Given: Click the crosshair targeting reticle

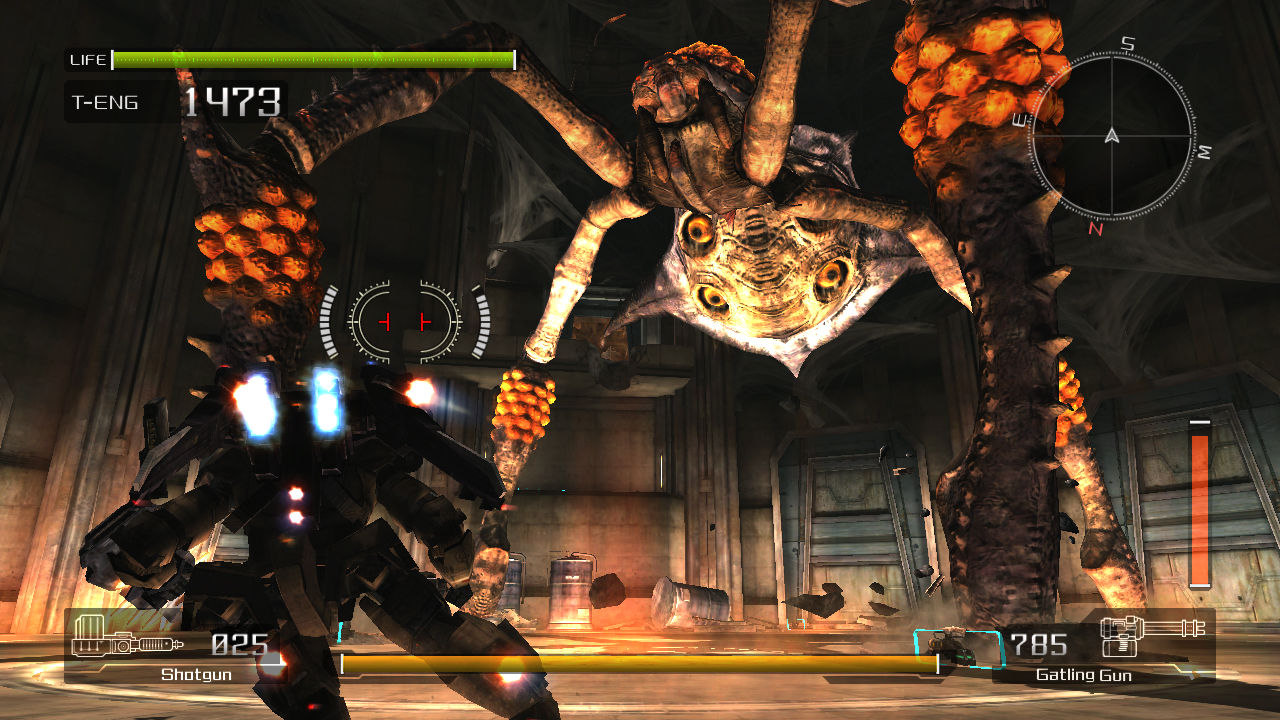Looking at the screenshot, I should coord(404,320).
